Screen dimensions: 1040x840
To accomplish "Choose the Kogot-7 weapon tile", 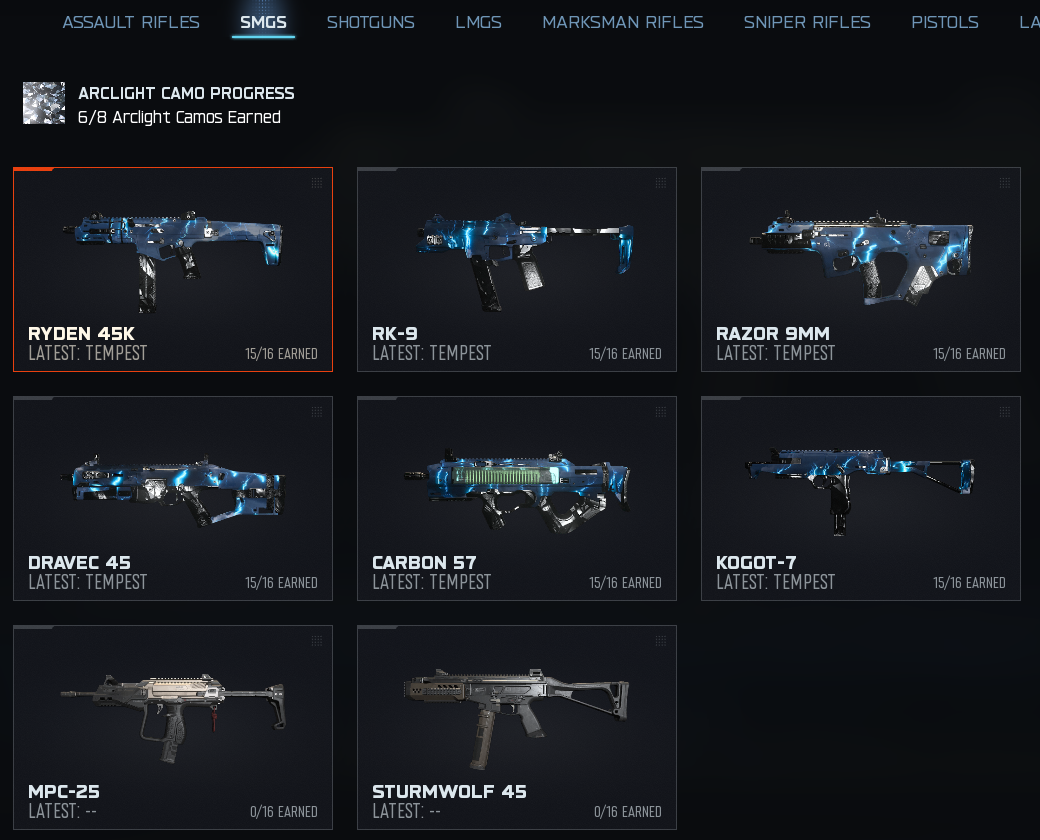I will (x=861, y=498).
